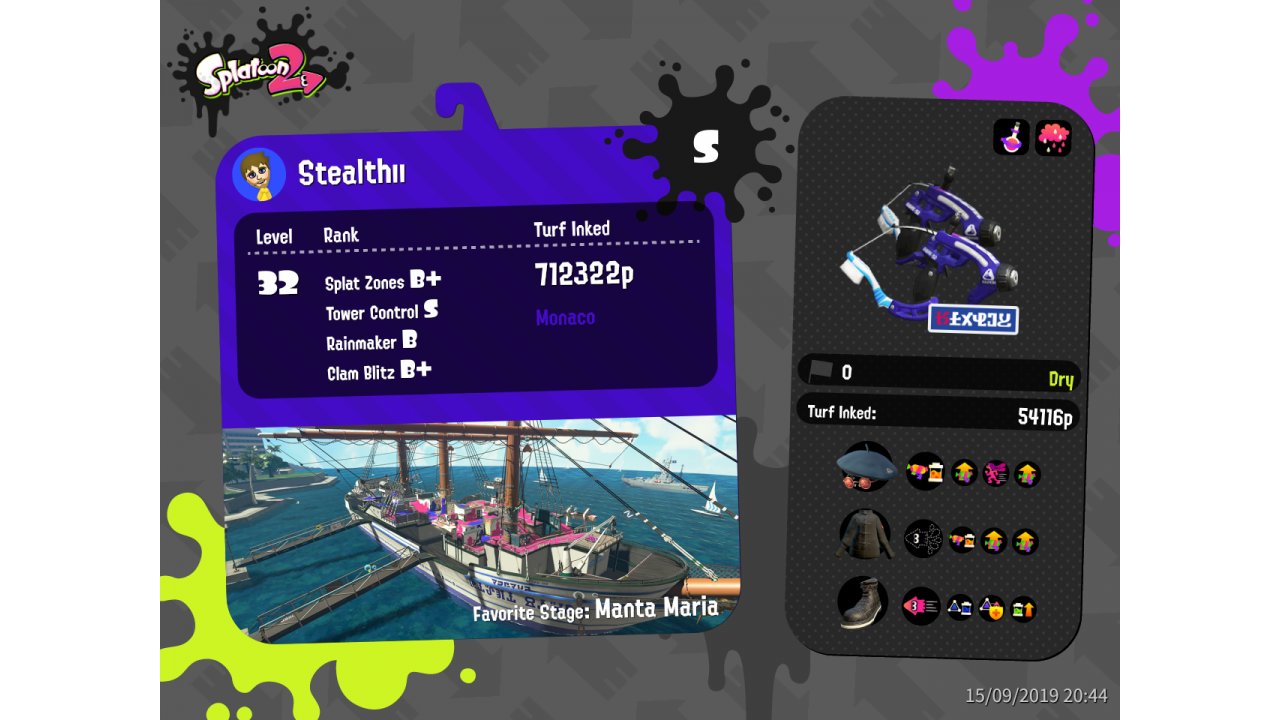This screenshot has height=720, width=1280.
Task: Select the dark jacket clothing slot
Action: pyautogui.click(x=864, y=536)
